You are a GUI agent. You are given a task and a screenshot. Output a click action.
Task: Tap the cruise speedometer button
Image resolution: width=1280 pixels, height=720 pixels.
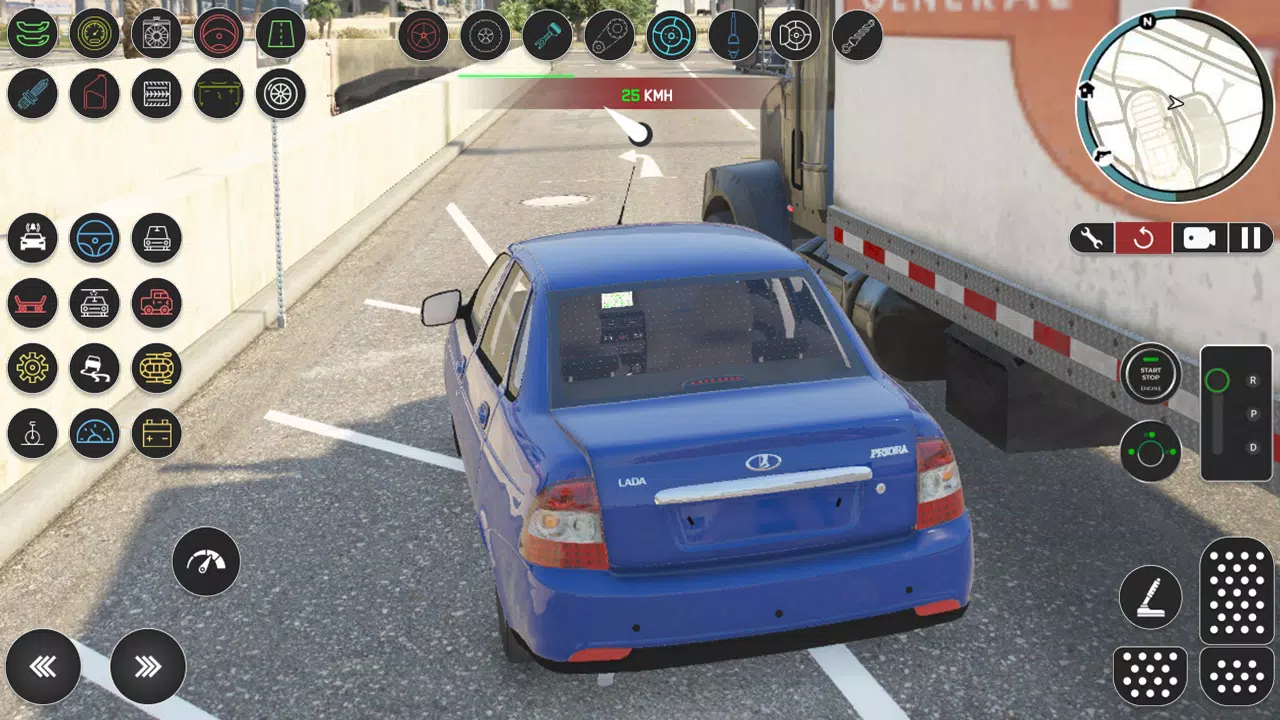206,562
